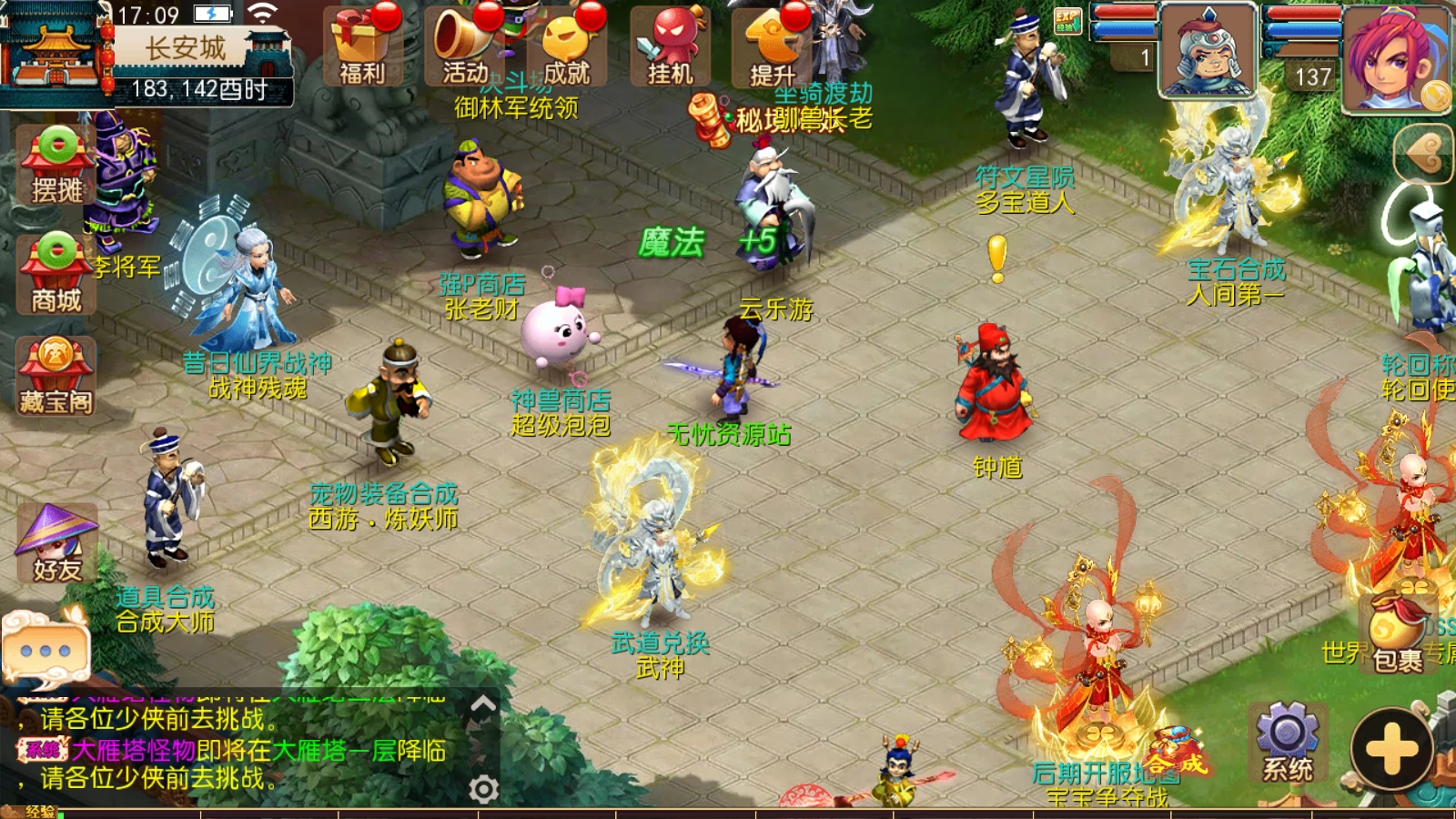Activate the 挂机 auto-battle icon

671,47
